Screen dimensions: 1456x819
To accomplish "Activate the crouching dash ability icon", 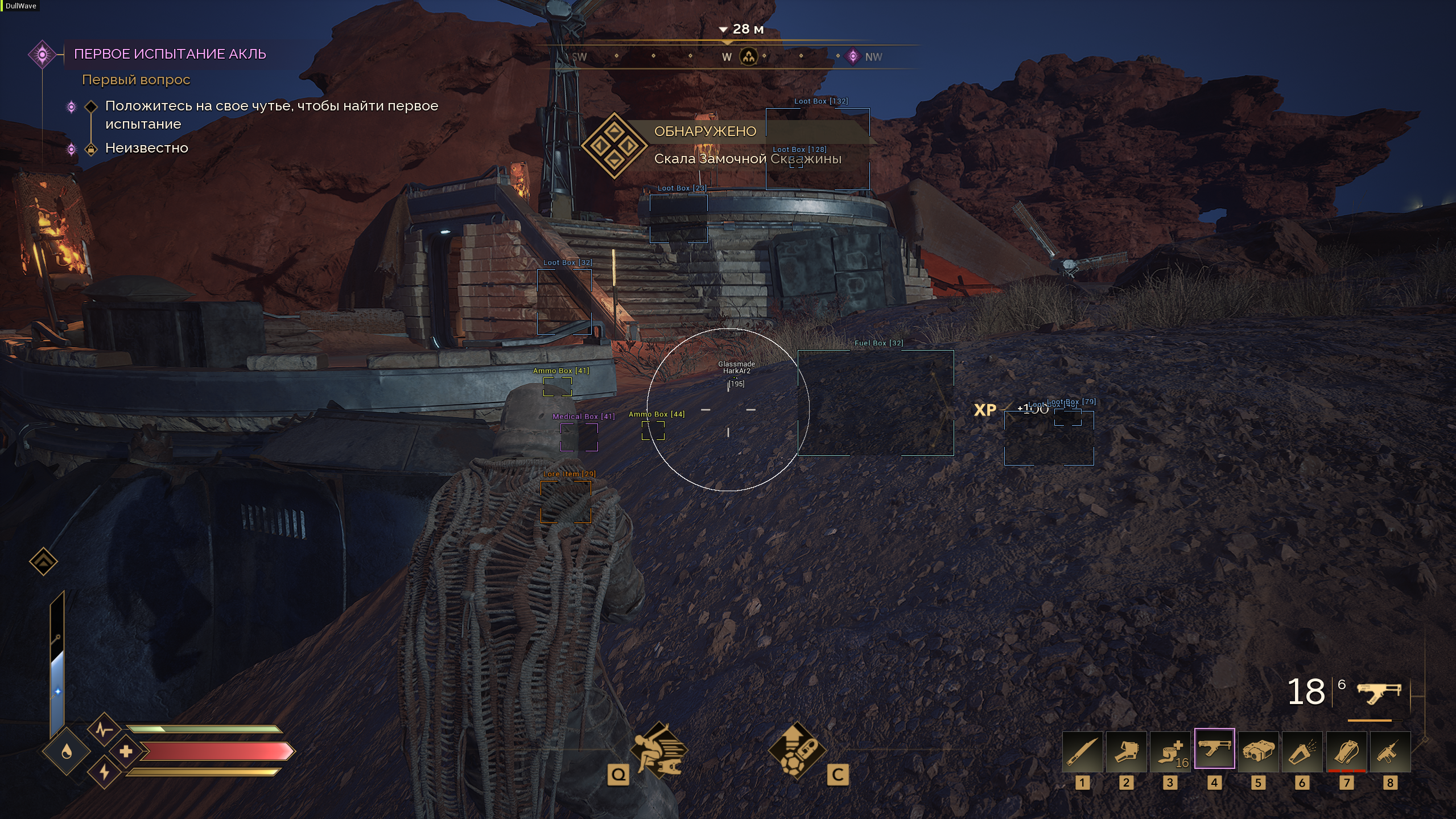I will [659, 750].
